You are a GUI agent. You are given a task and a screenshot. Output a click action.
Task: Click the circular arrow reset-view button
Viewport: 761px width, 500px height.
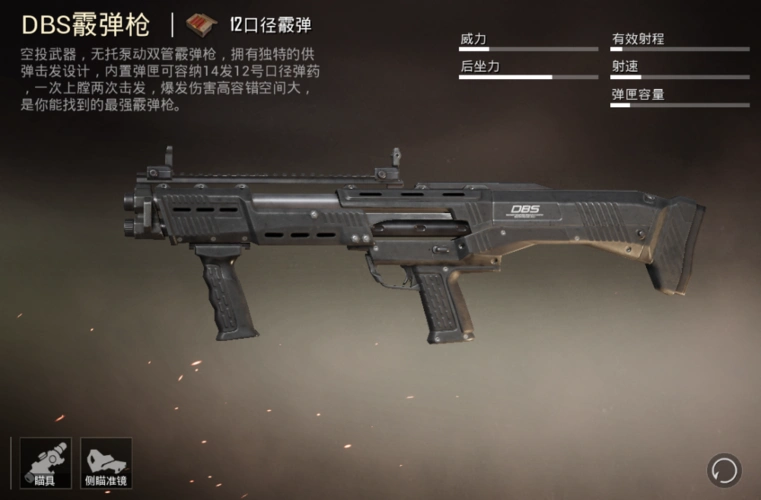(x=723, y=468)
